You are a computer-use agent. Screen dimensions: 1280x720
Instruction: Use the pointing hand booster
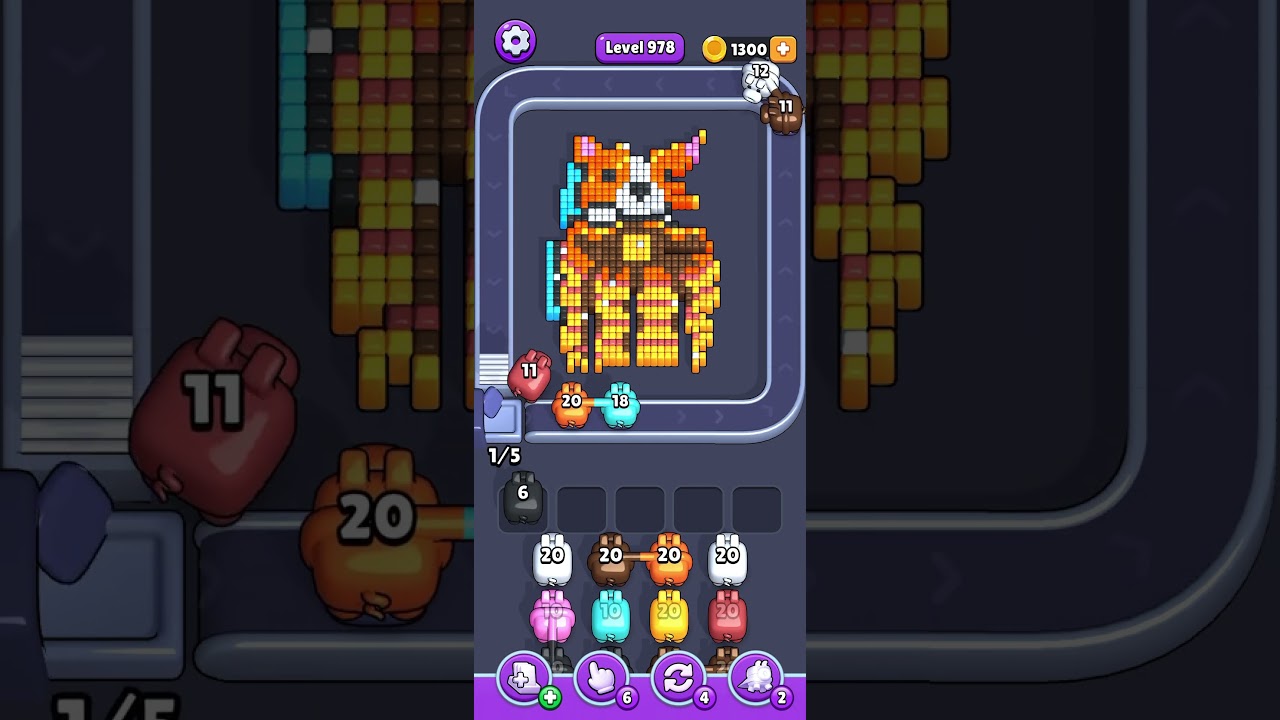pyautogui.click(x=601, y=679)
